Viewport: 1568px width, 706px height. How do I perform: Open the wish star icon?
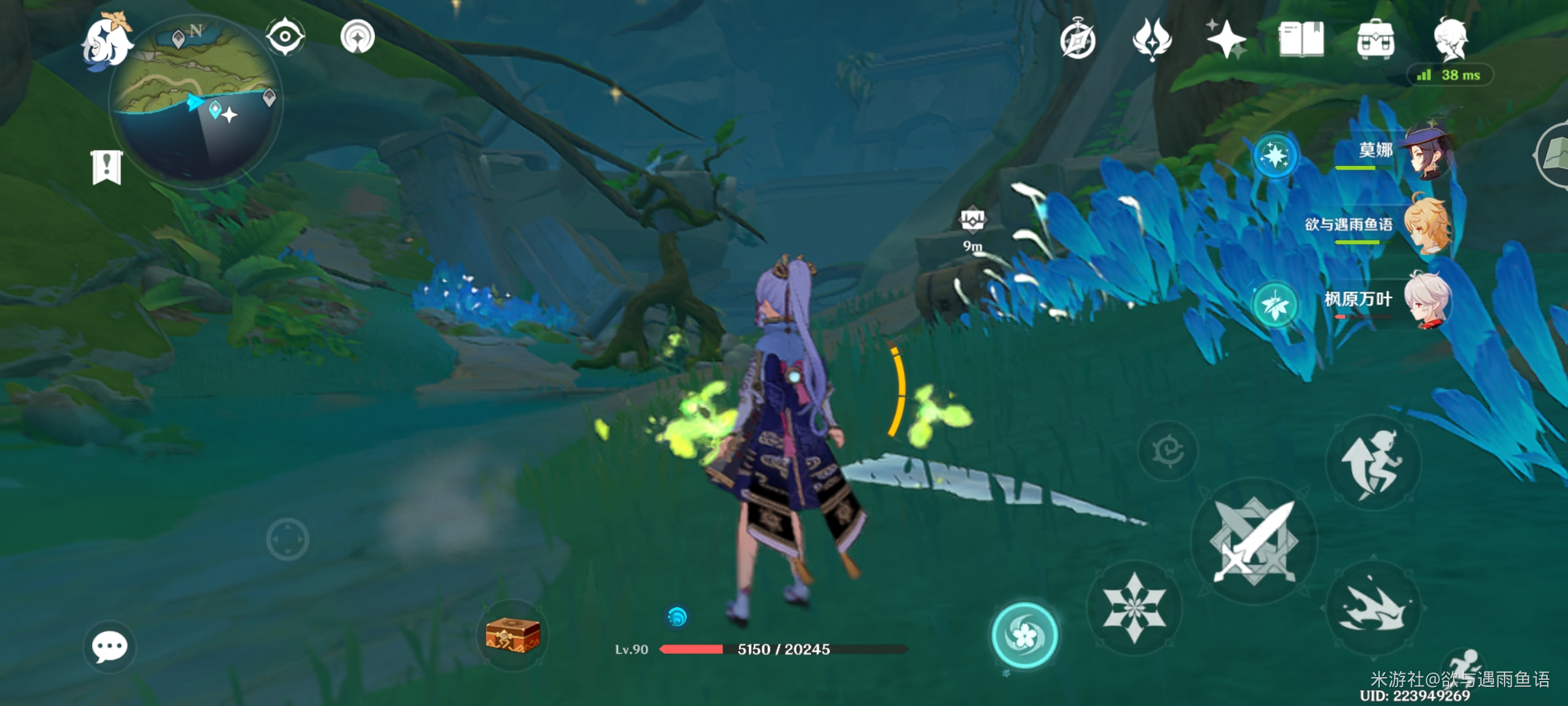pos(1226,39)
